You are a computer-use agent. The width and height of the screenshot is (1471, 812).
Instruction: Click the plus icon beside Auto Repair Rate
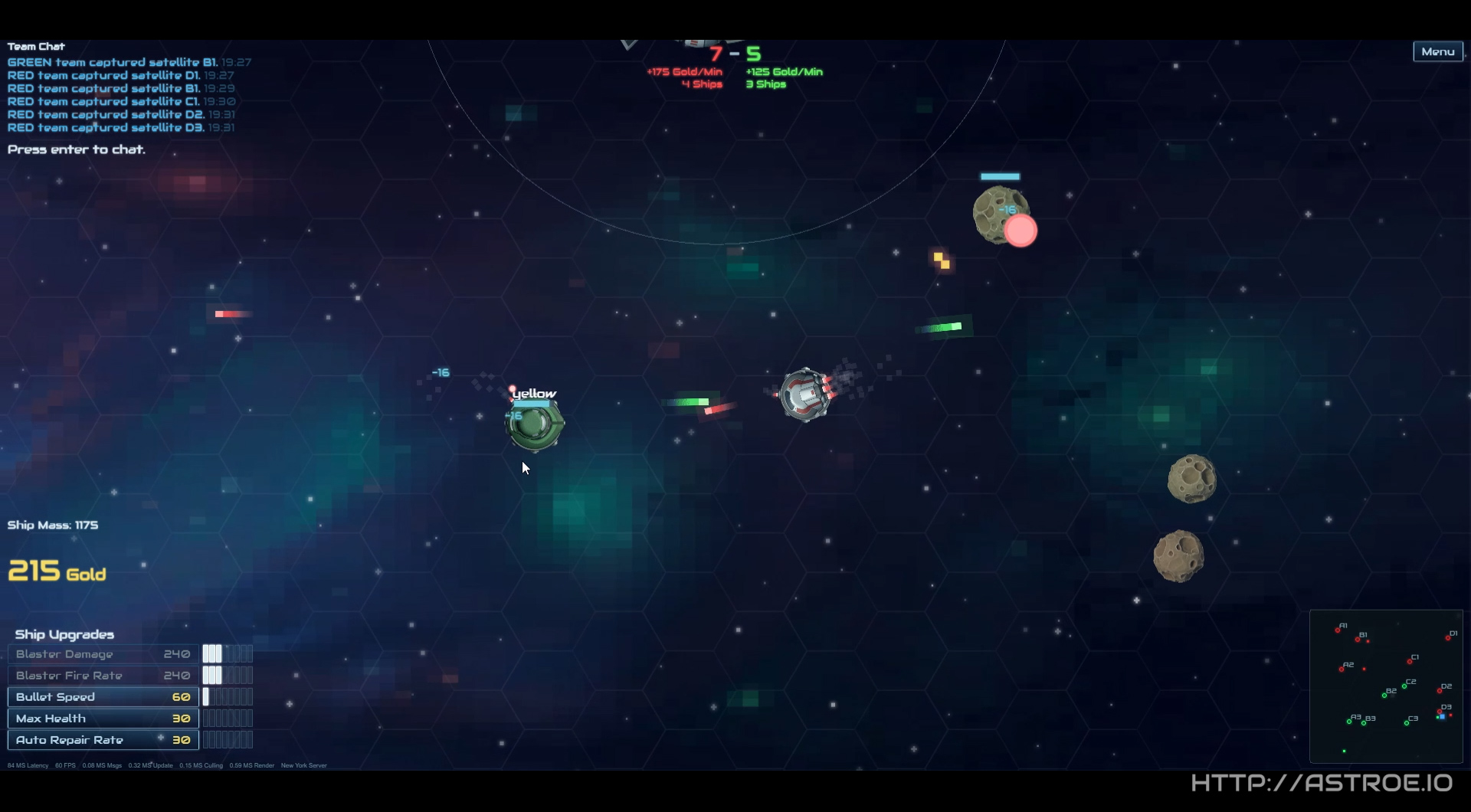pos(159,738)
